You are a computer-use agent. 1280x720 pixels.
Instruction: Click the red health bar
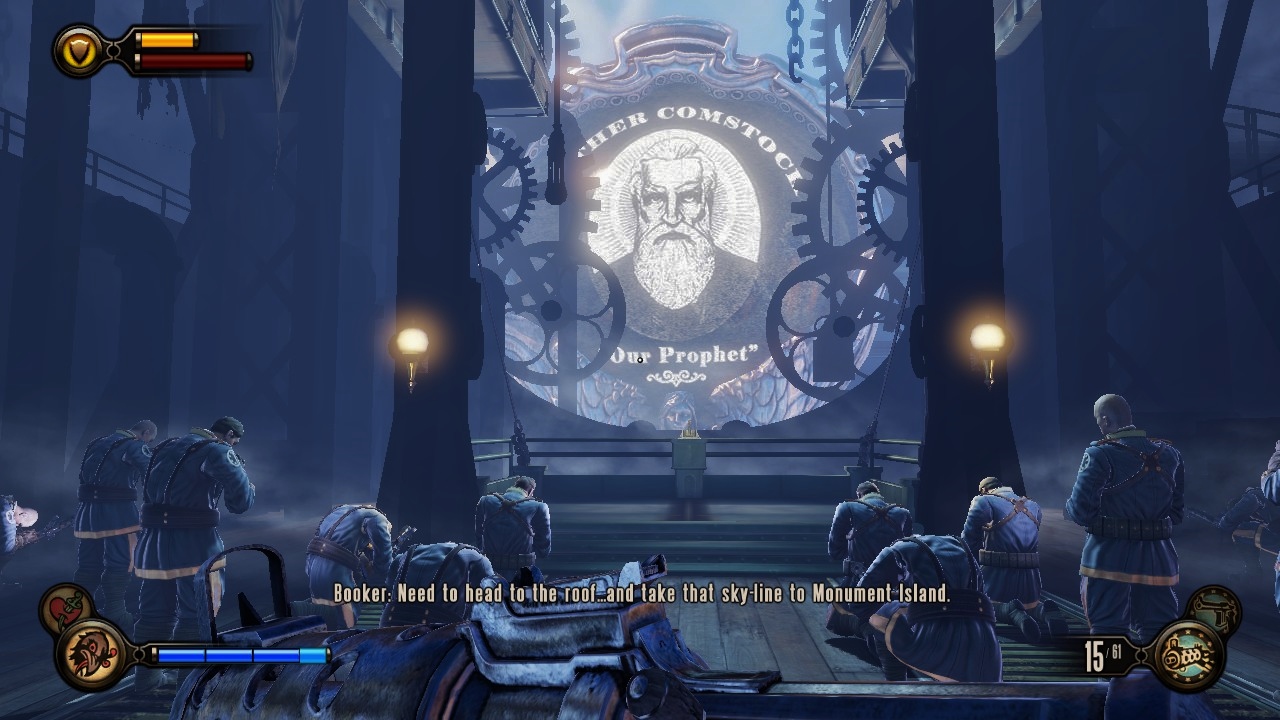tap(195, 60)
